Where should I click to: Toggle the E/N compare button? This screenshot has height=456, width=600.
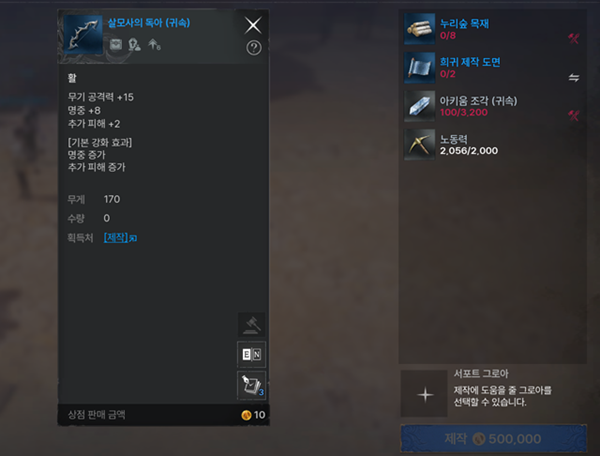[x=250, y=354]
